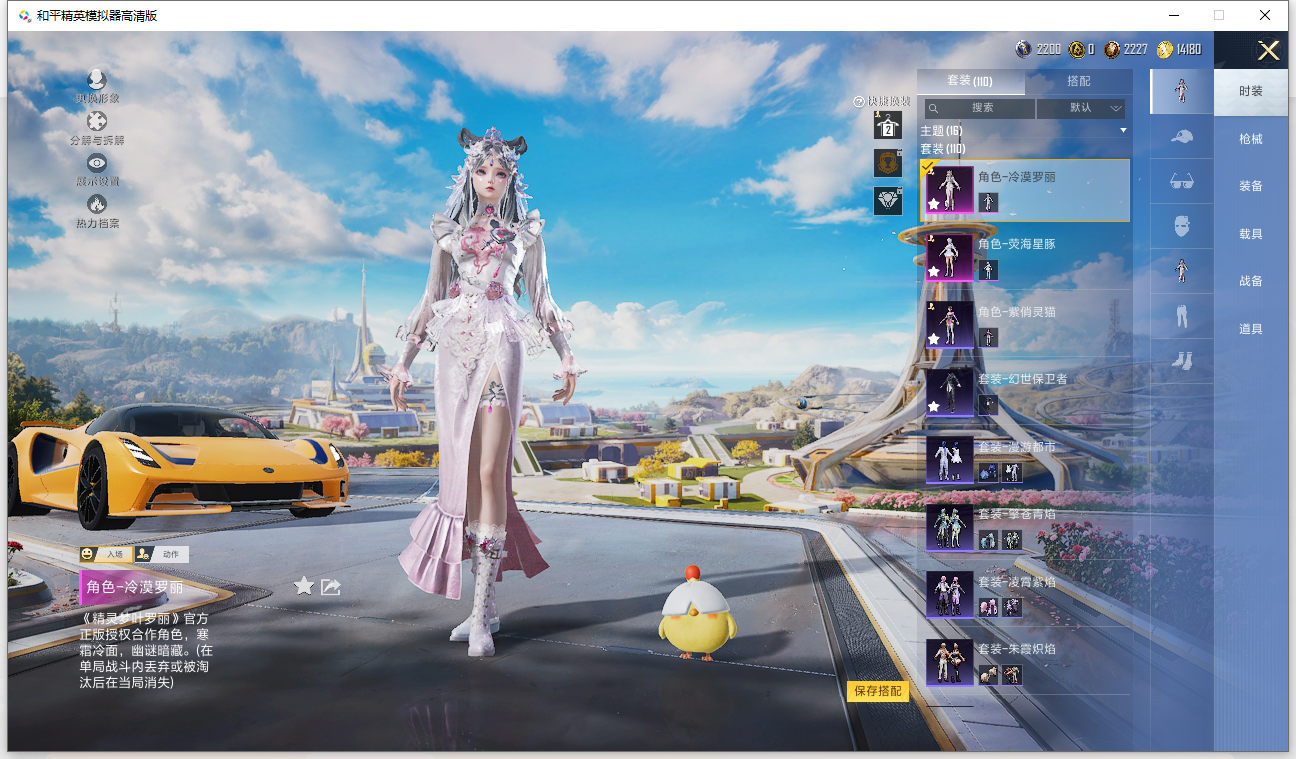Click the 搜索 search box
Screen dimensions: 1296x759
[x=981, y=108]
